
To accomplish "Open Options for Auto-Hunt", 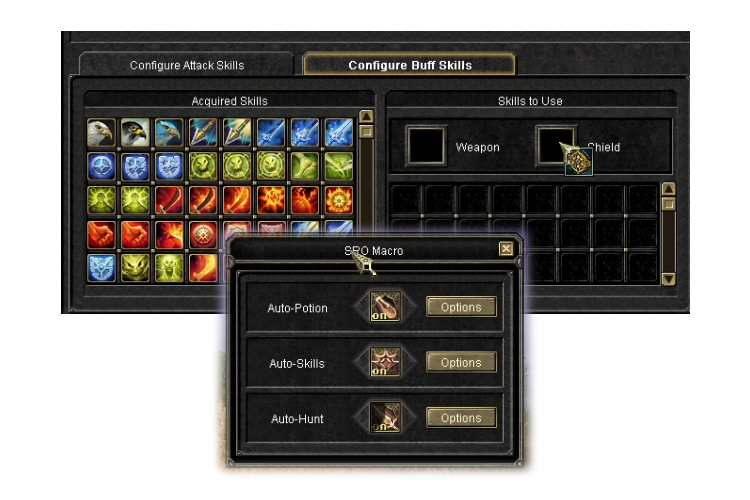I will pyautogui.click(x=461, y=418).
